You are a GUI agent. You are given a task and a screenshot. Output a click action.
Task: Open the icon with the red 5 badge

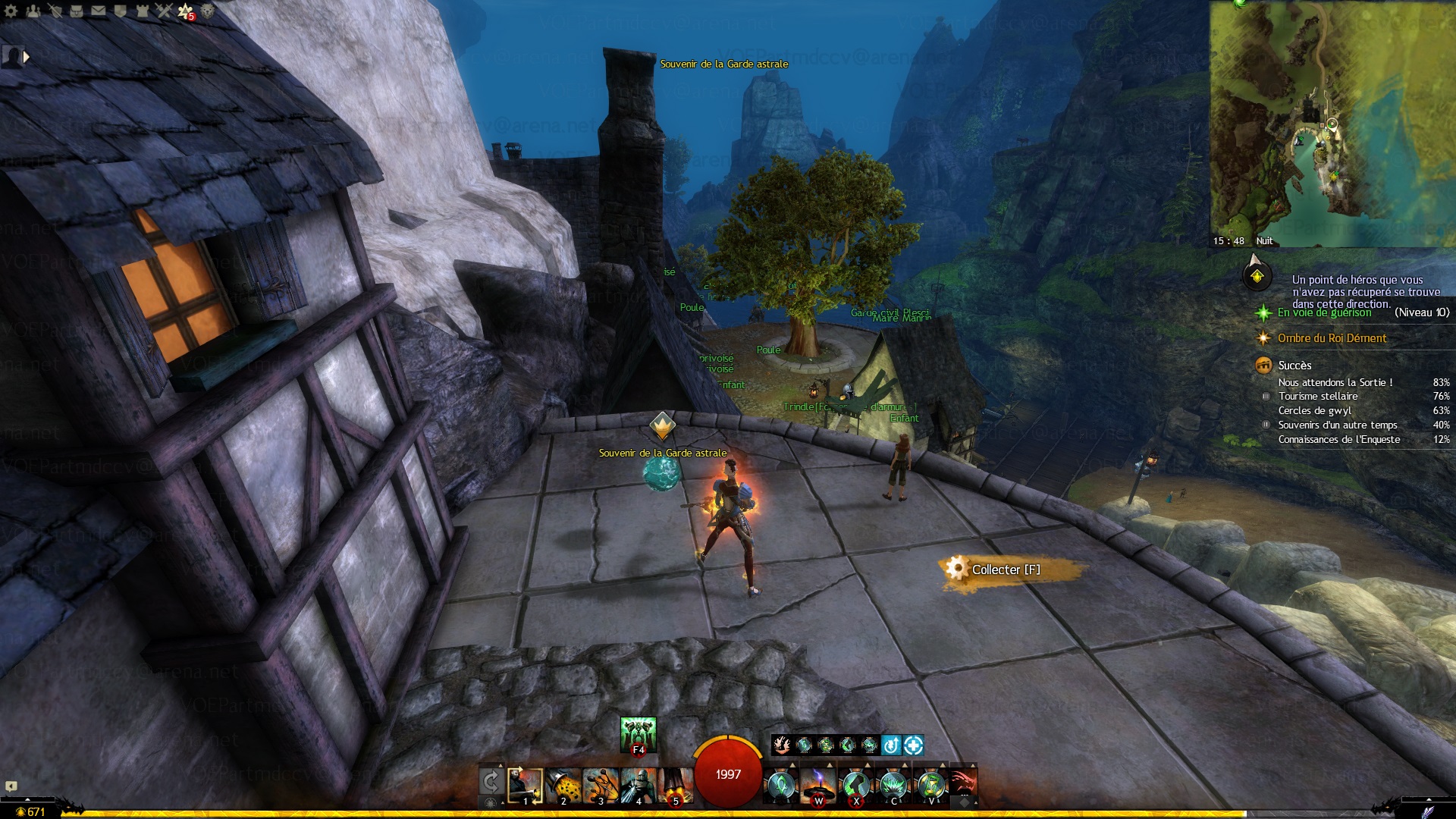186,11
